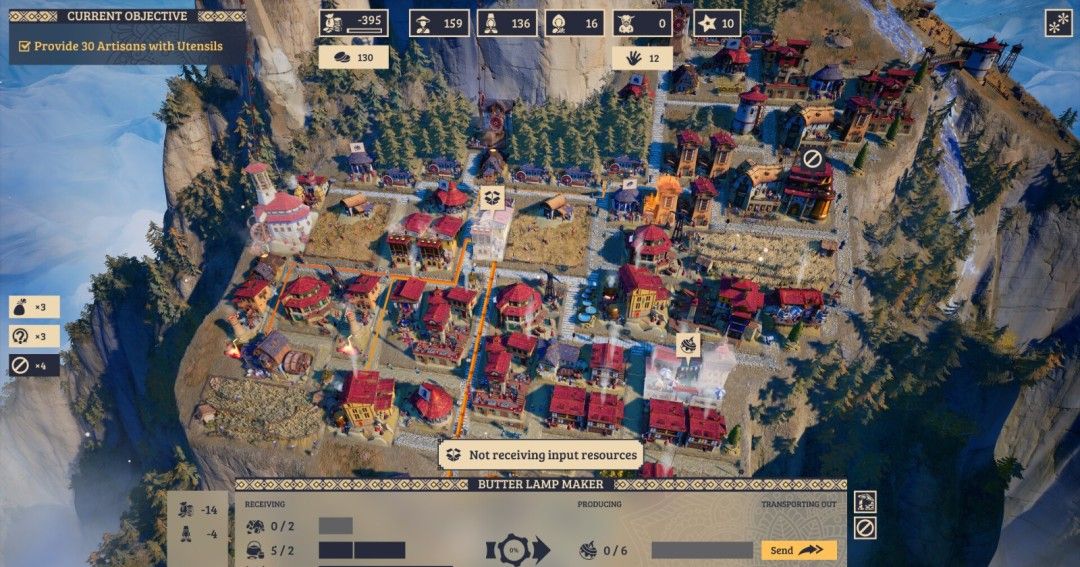Image resolution: width=1080 pixels, height=567 pixels.
Task: Open the snowflake menu in the top corner
Action: click(1058, 23)
